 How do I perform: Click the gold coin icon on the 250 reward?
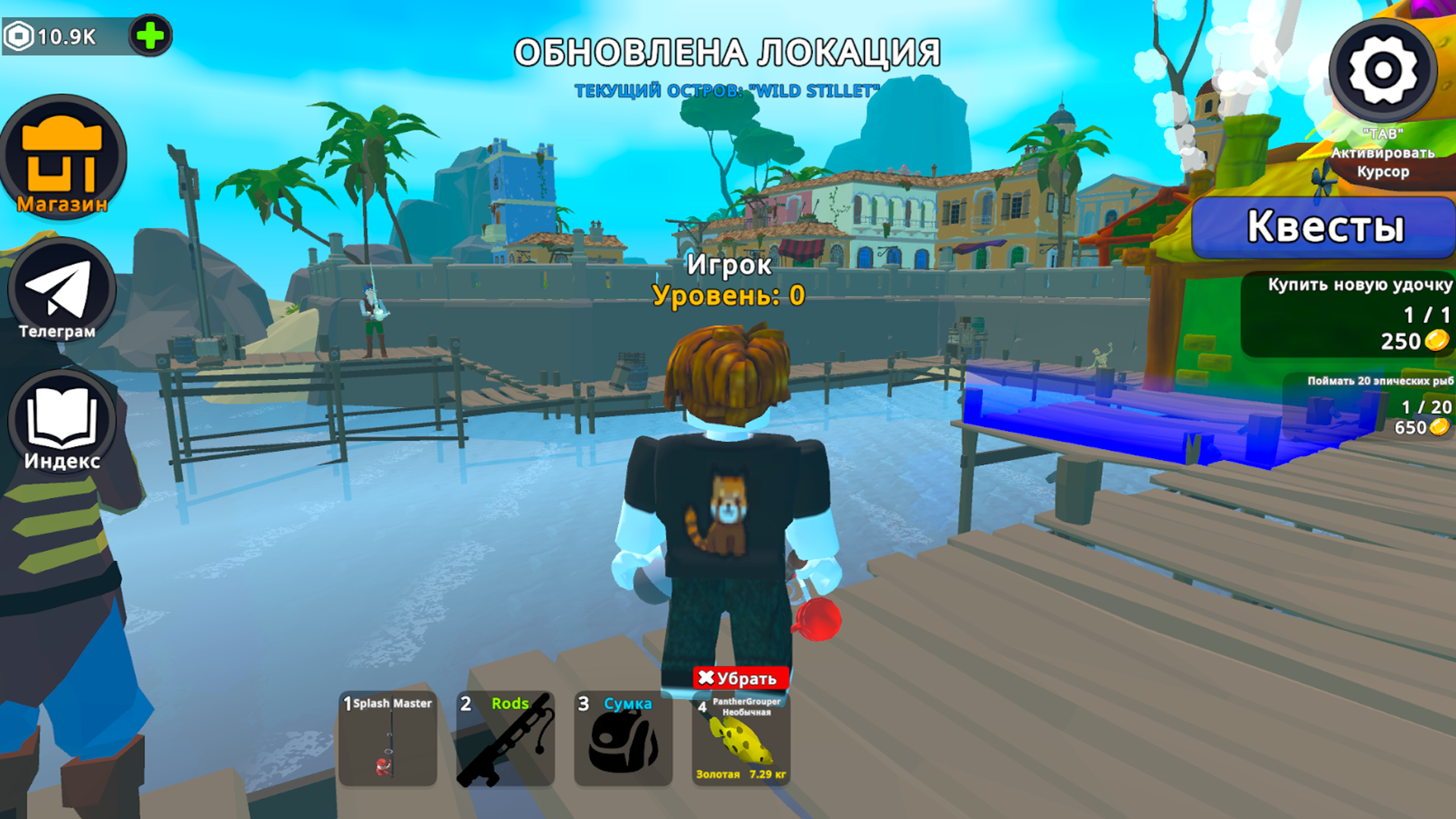click(1439, 341)
